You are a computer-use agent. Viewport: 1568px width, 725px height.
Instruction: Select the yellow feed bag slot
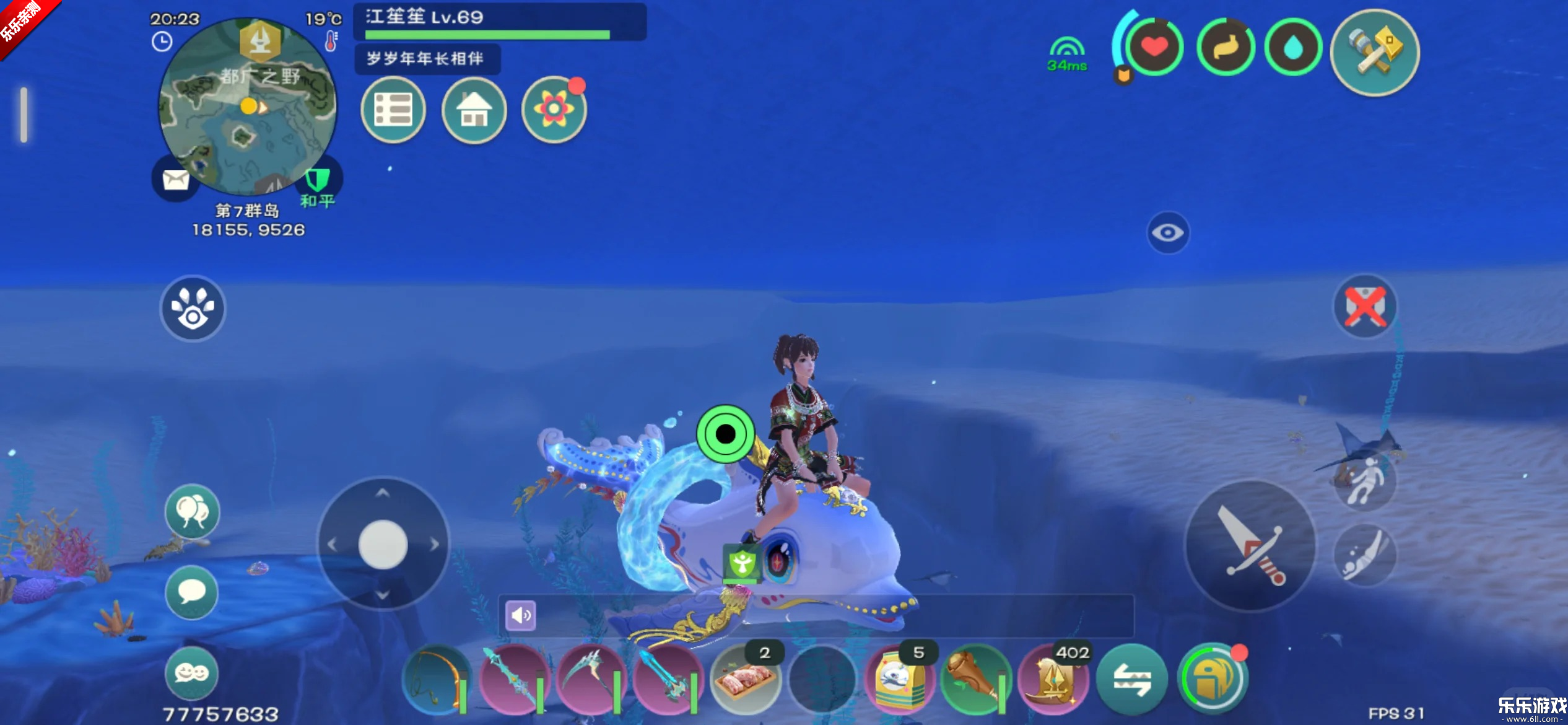899,680
